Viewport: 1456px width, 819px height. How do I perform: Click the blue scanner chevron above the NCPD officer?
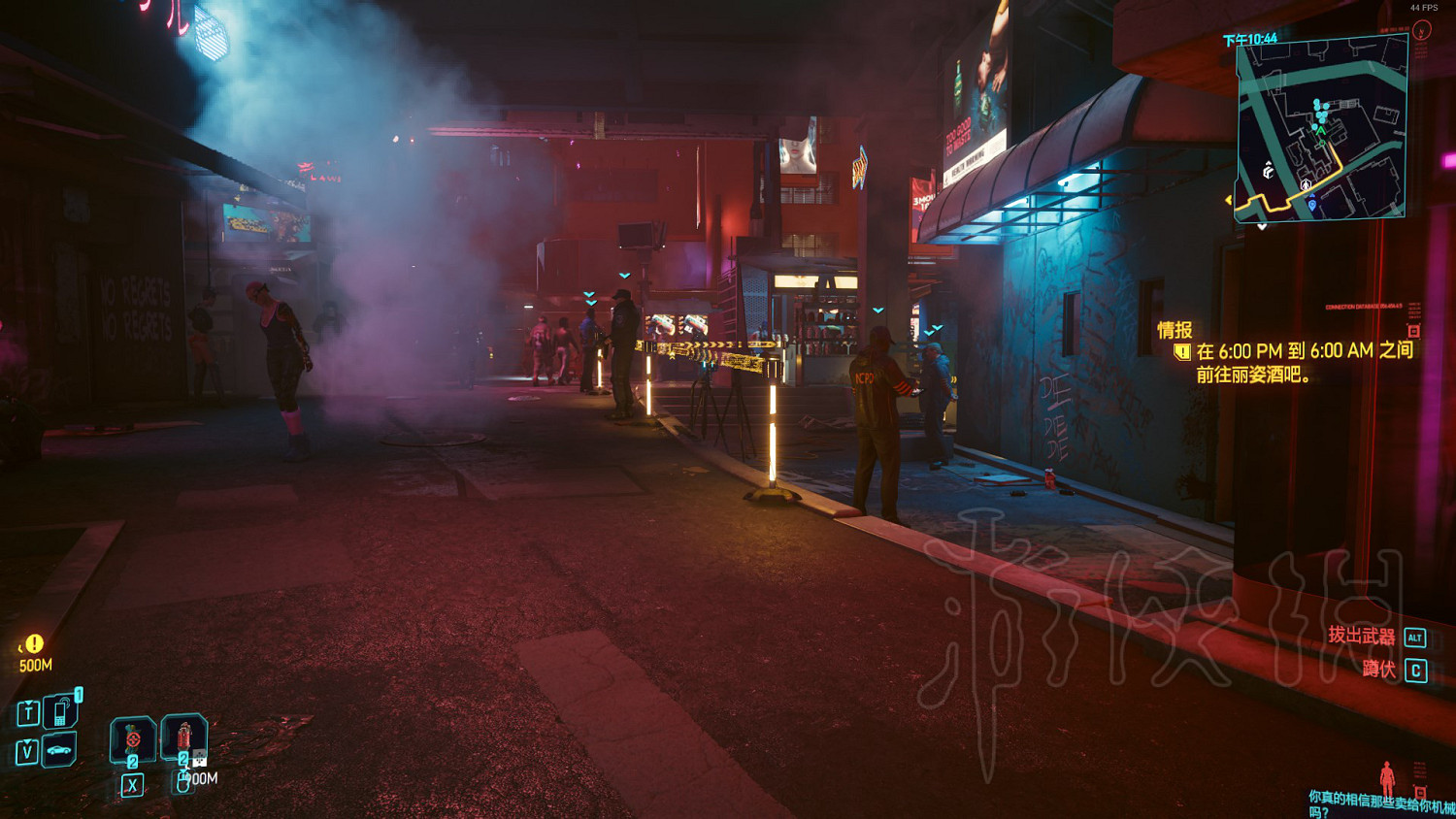click(x=878, y=310)
